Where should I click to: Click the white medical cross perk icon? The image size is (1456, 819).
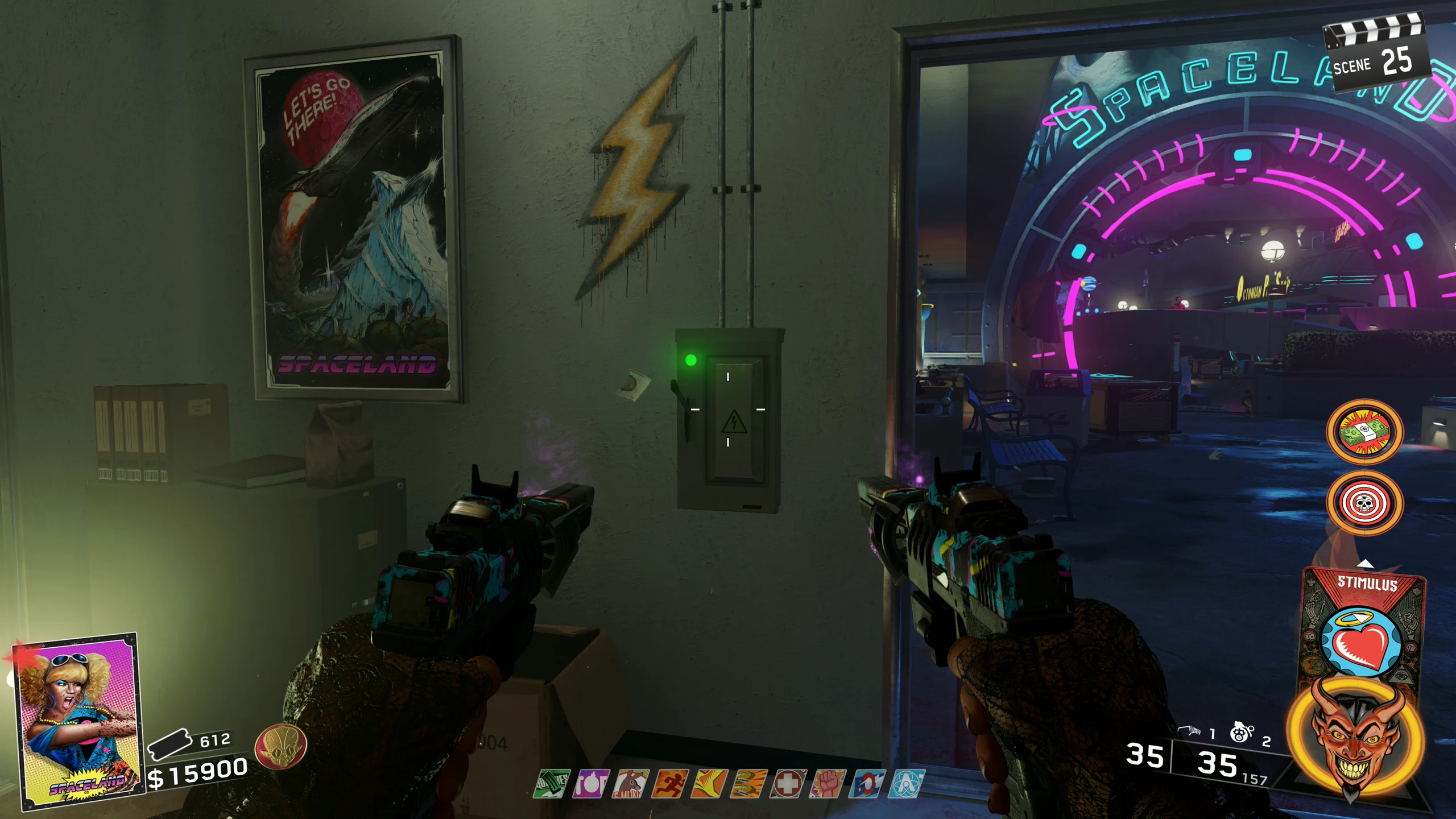(x=788, y=784)
